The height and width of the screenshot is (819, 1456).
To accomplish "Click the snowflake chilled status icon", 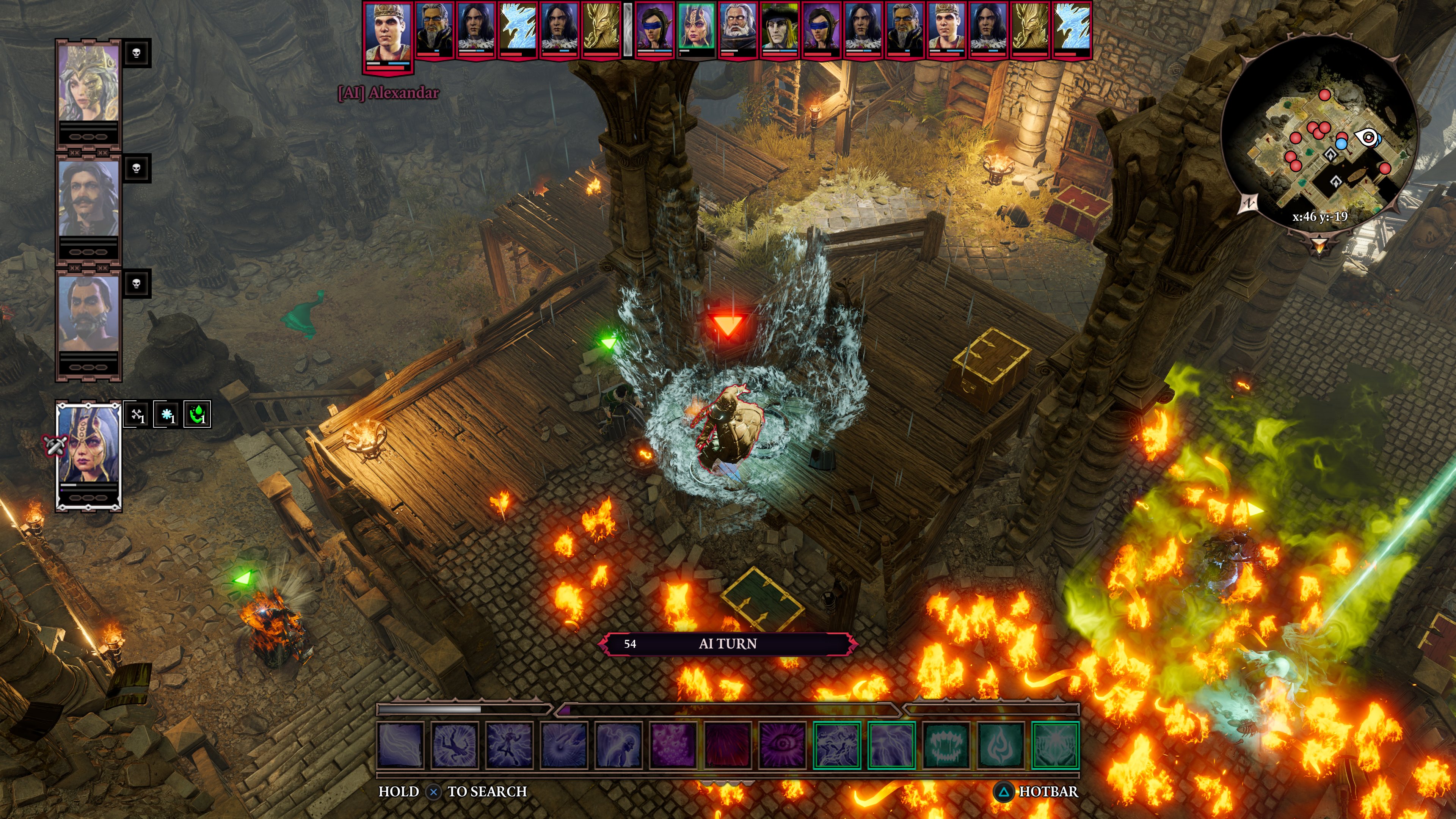I will point(166,415).
